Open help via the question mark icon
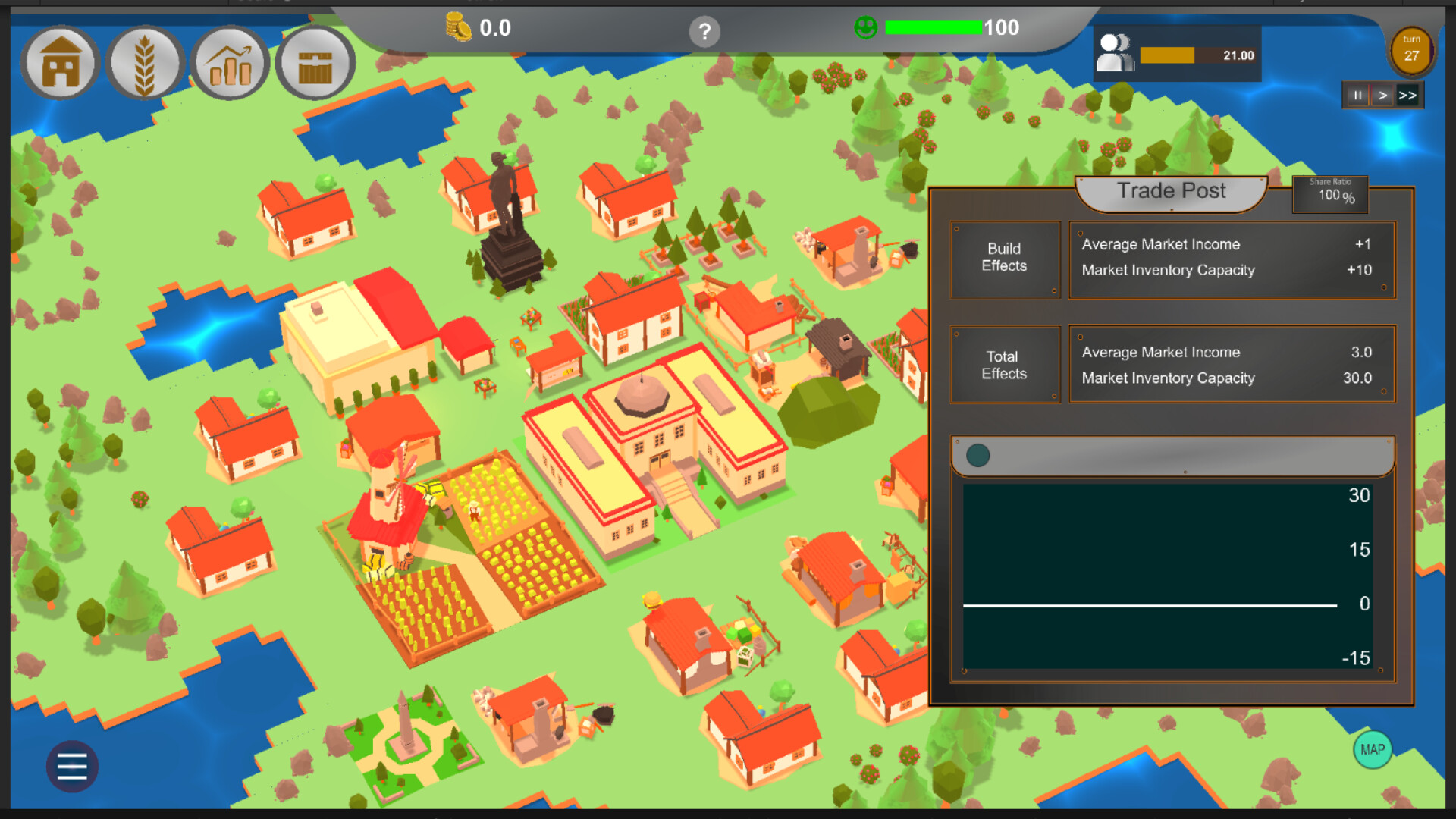1456x819 pixels. tap(705, 32)
